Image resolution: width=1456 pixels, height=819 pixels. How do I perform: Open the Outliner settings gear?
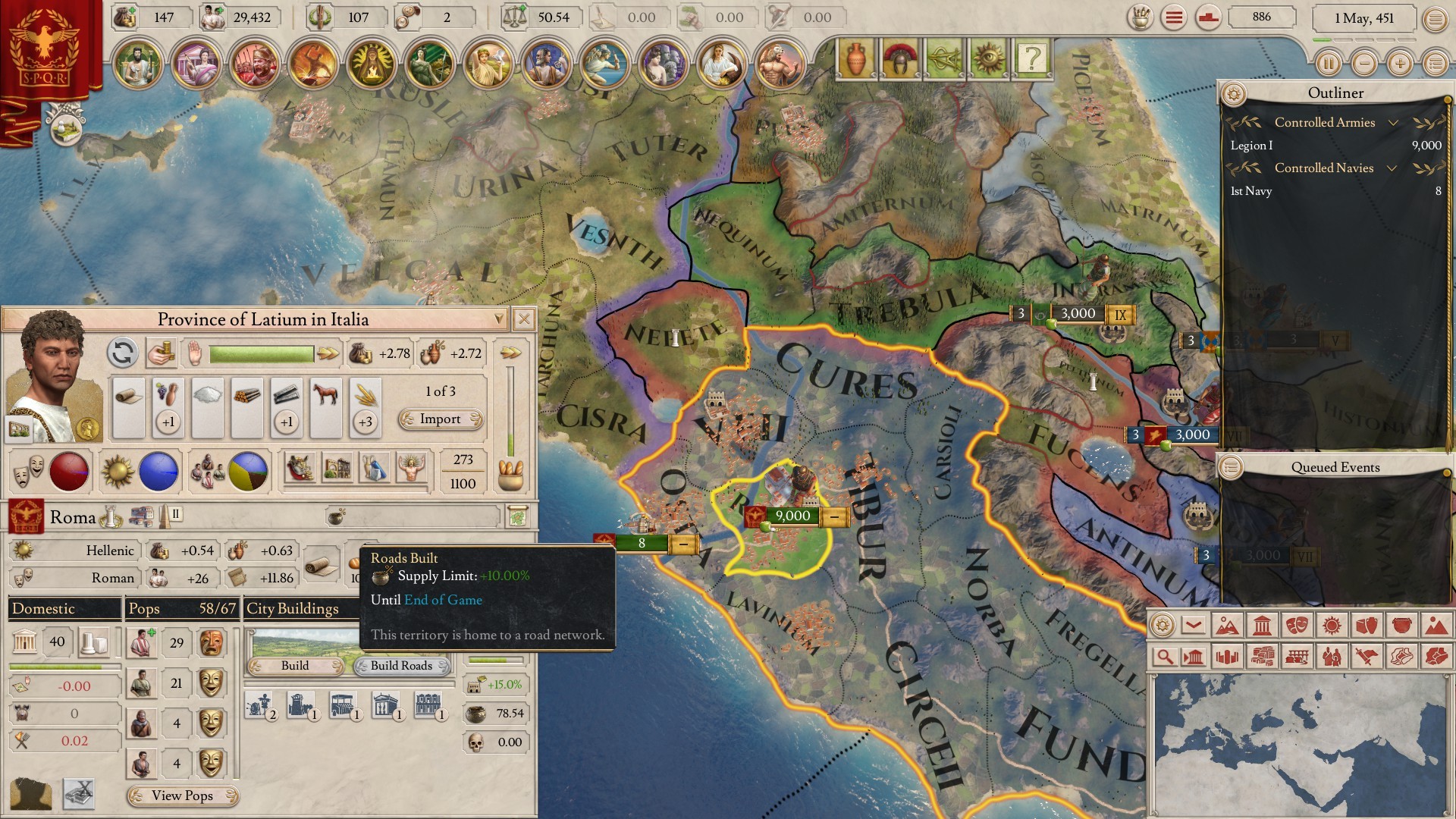tap(1234, 94)
